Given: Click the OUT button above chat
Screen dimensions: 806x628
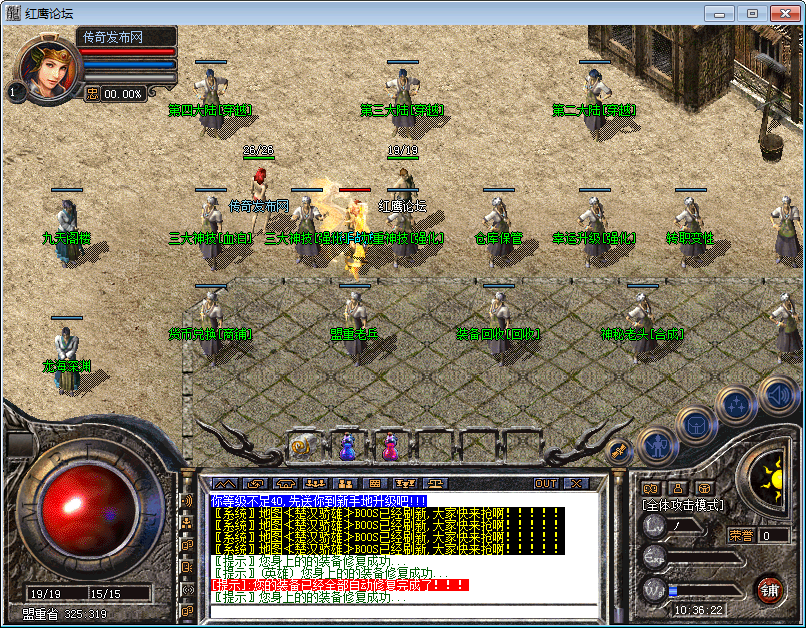Looking at the screenshot, I should tap(546, 483).
